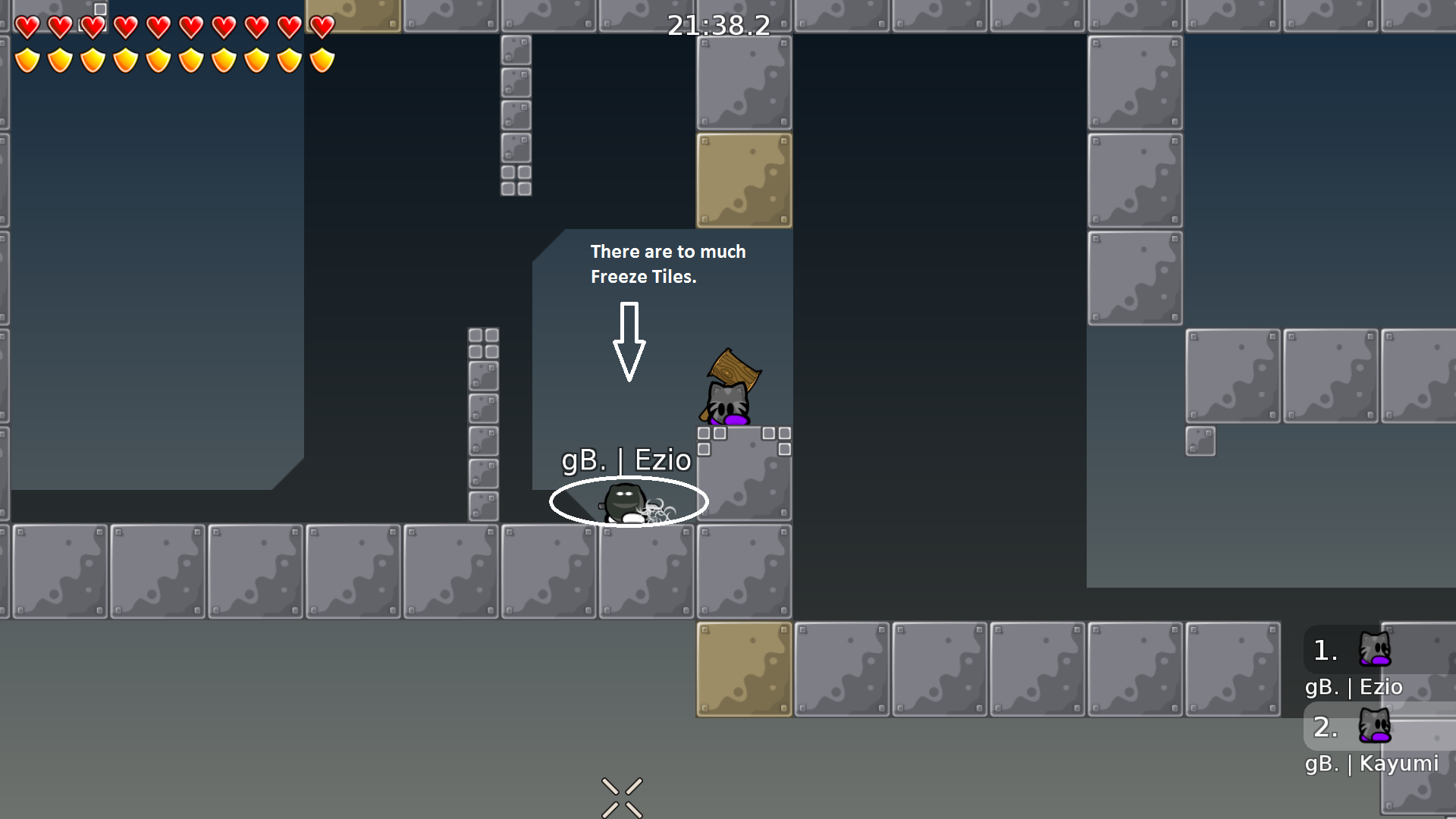Click the name tag above the frozen player
This screenshot has width=1456, height=819.
pos(626,460)
